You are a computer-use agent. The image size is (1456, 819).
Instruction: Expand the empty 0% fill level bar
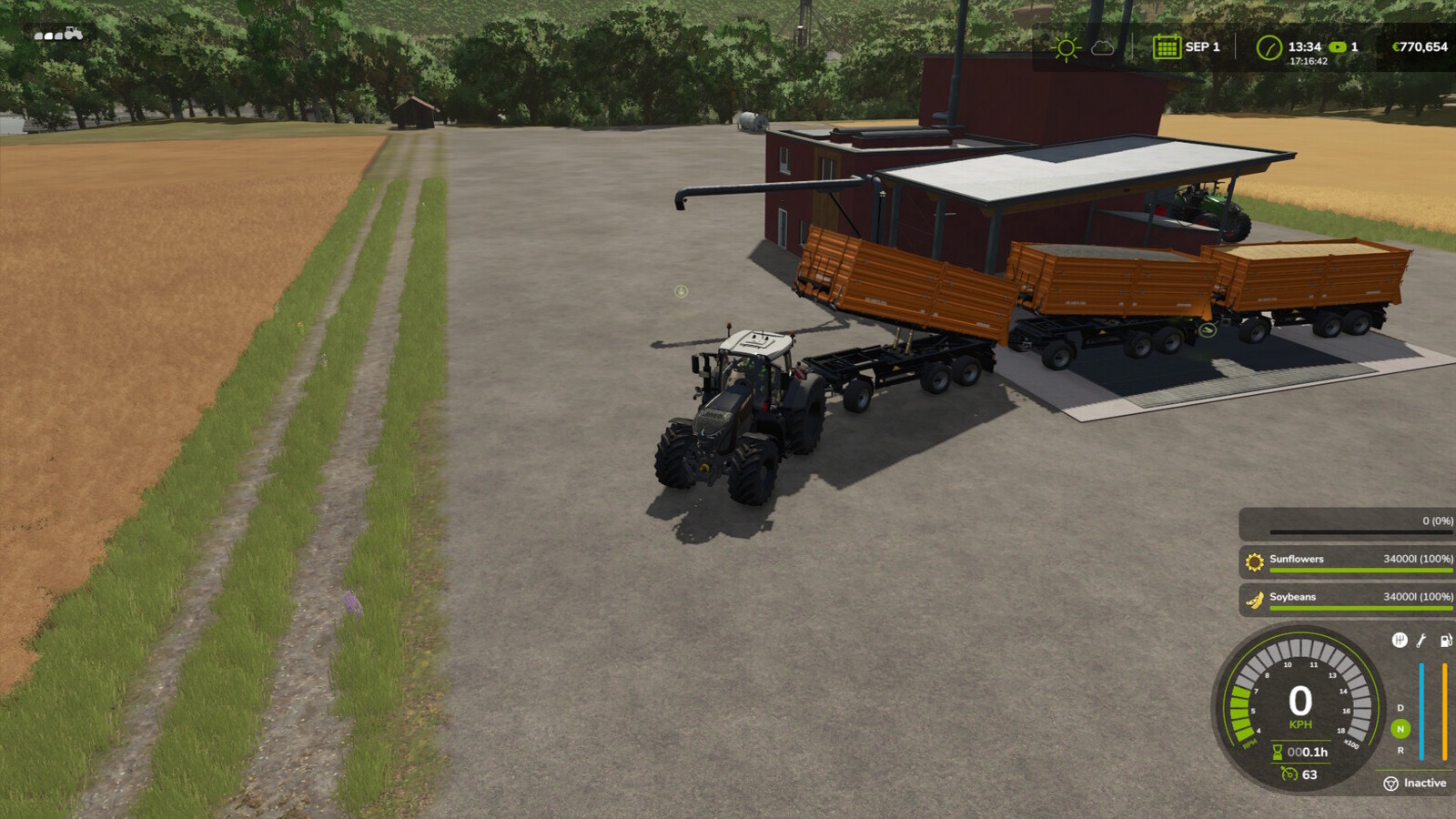click(x=1347, y=524)
